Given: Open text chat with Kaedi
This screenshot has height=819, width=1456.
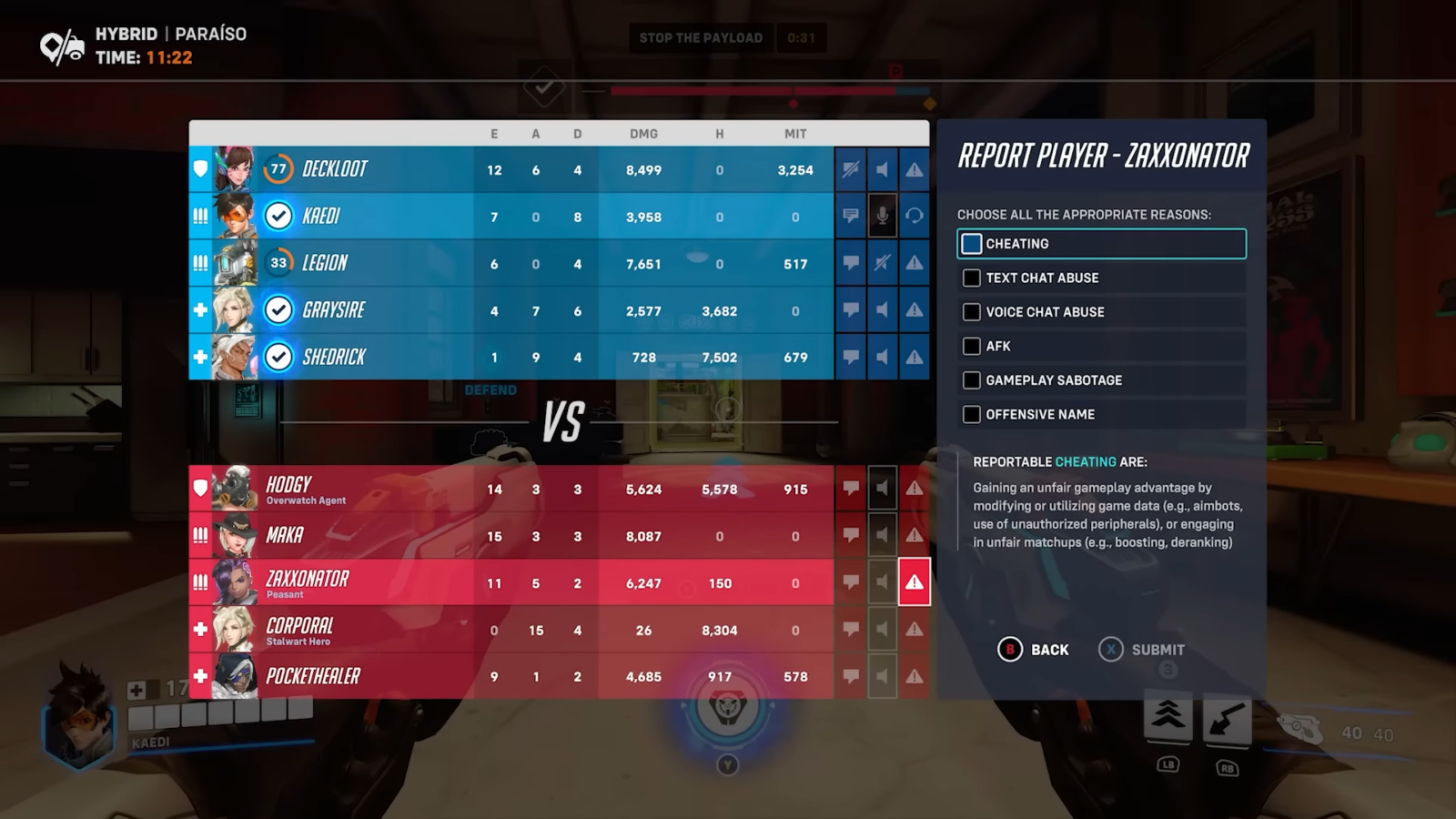Looking at the screenshot, I should 851,216.
